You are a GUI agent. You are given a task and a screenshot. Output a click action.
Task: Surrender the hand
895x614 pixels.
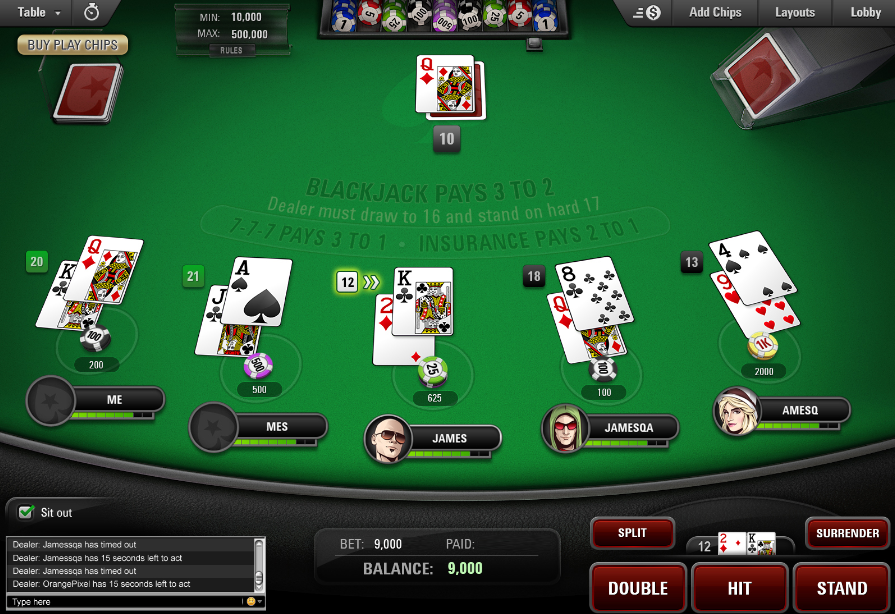point(847,533)
